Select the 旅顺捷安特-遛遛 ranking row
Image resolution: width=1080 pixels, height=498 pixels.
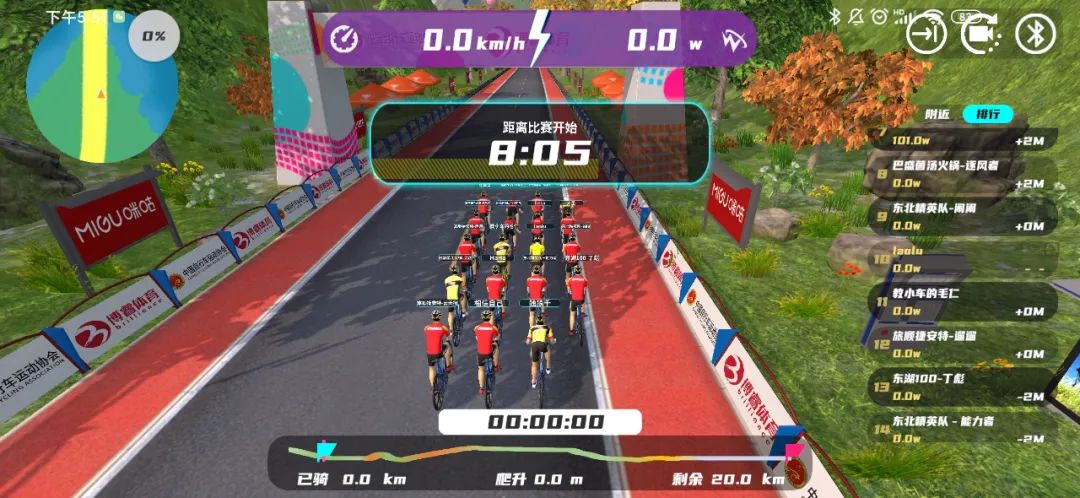(x=960, y=344)
